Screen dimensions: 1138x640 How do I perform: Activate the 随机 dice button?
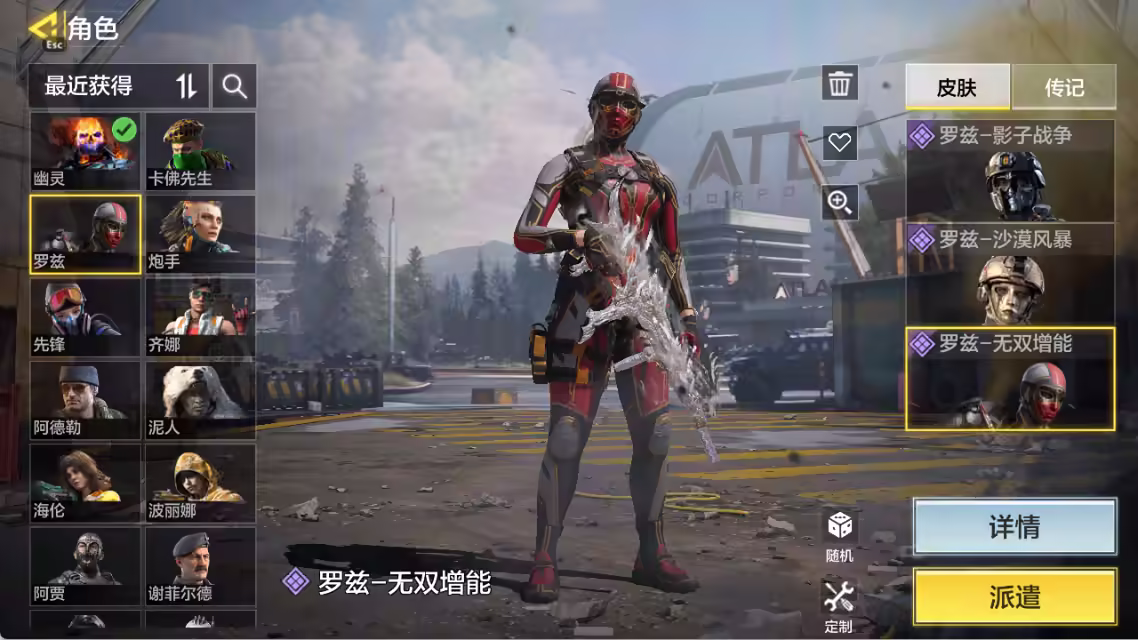tap(840, 535)
